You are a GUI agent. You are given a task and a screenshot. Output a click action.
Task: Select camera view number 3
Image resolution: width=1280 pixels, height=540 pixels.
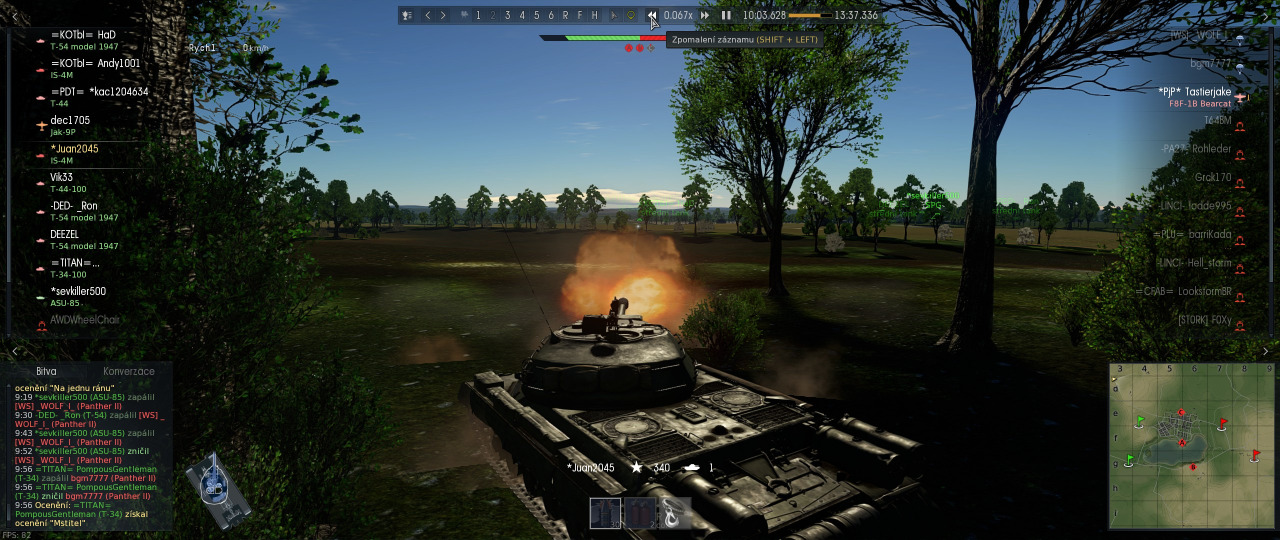(507, 15)
